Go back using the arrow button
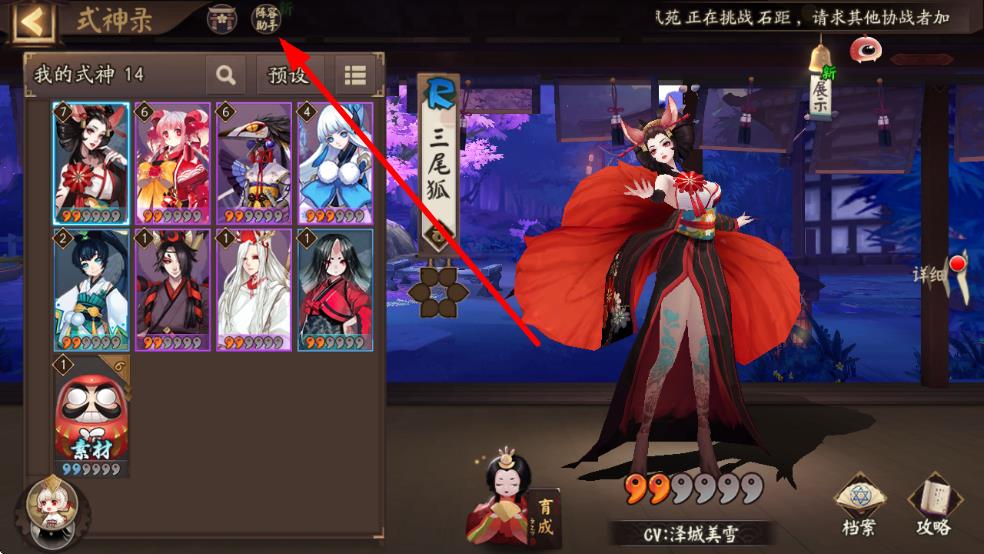984x554 pixels. 31,22
